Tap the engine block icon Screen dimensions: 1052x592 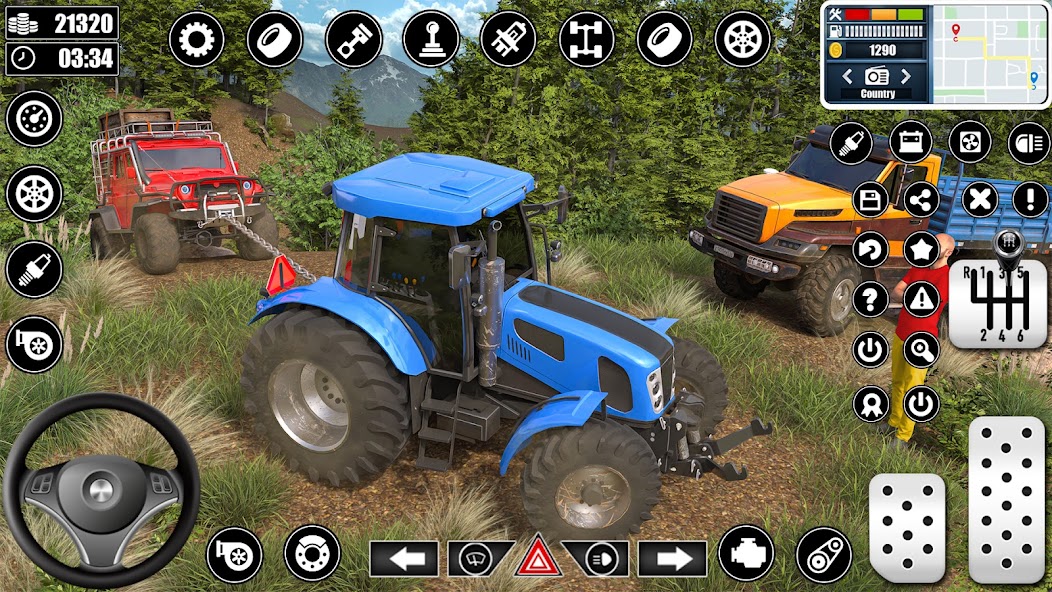click(x=746, y=554)
